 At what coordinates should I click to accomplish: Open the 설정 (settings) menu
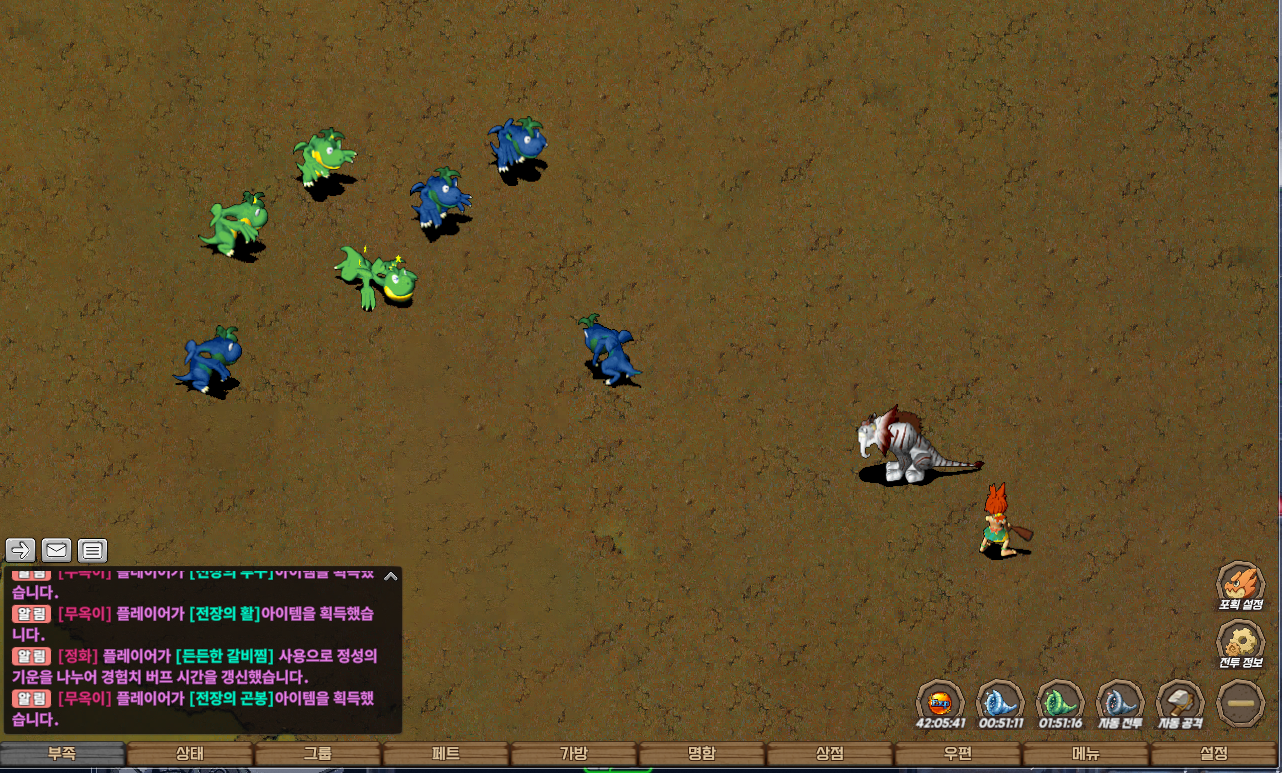(x=1214, y=754)
